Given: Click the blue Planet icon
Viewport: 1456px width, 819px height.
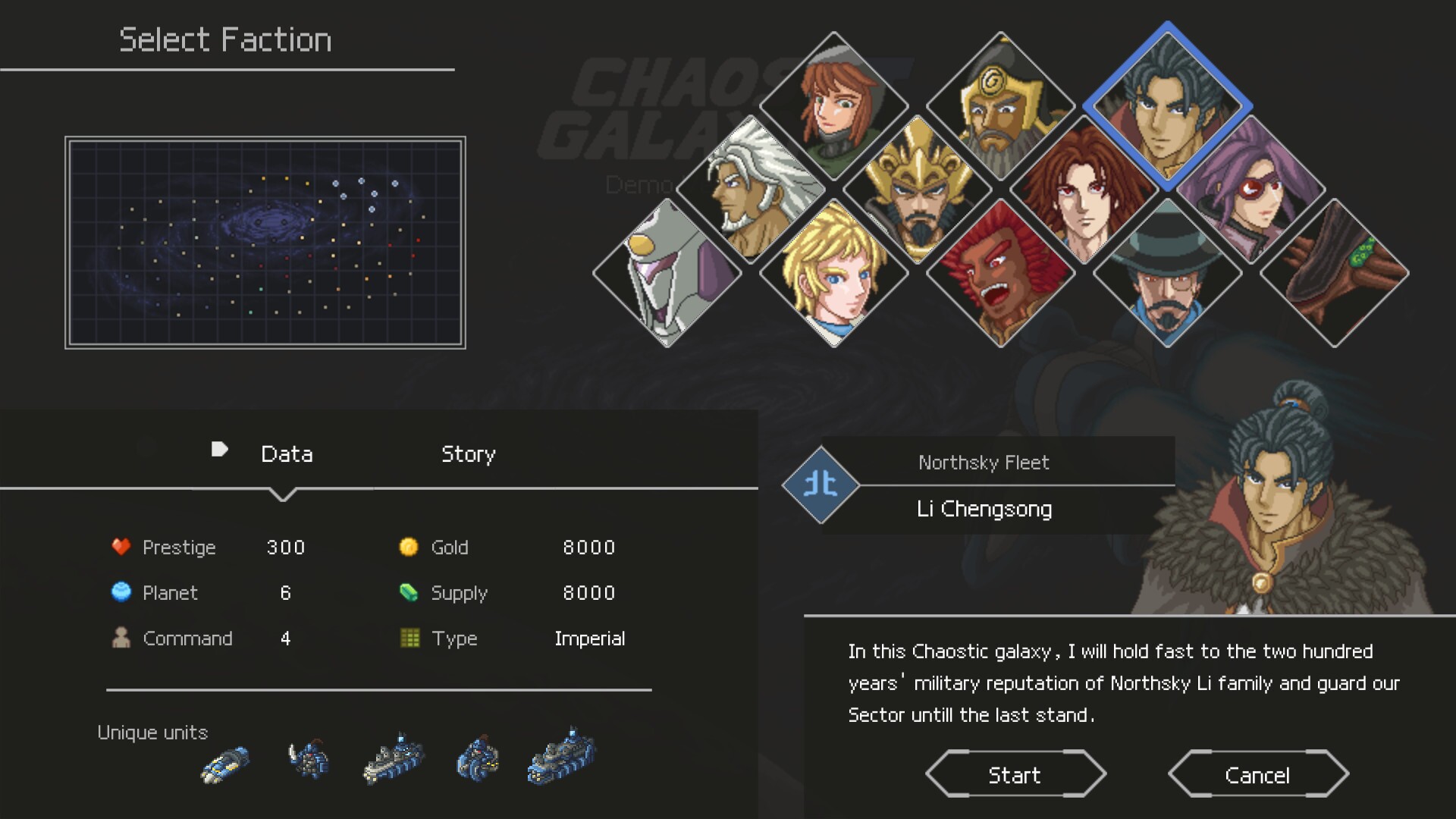Looking at the screenshot, I should [121, 592].
